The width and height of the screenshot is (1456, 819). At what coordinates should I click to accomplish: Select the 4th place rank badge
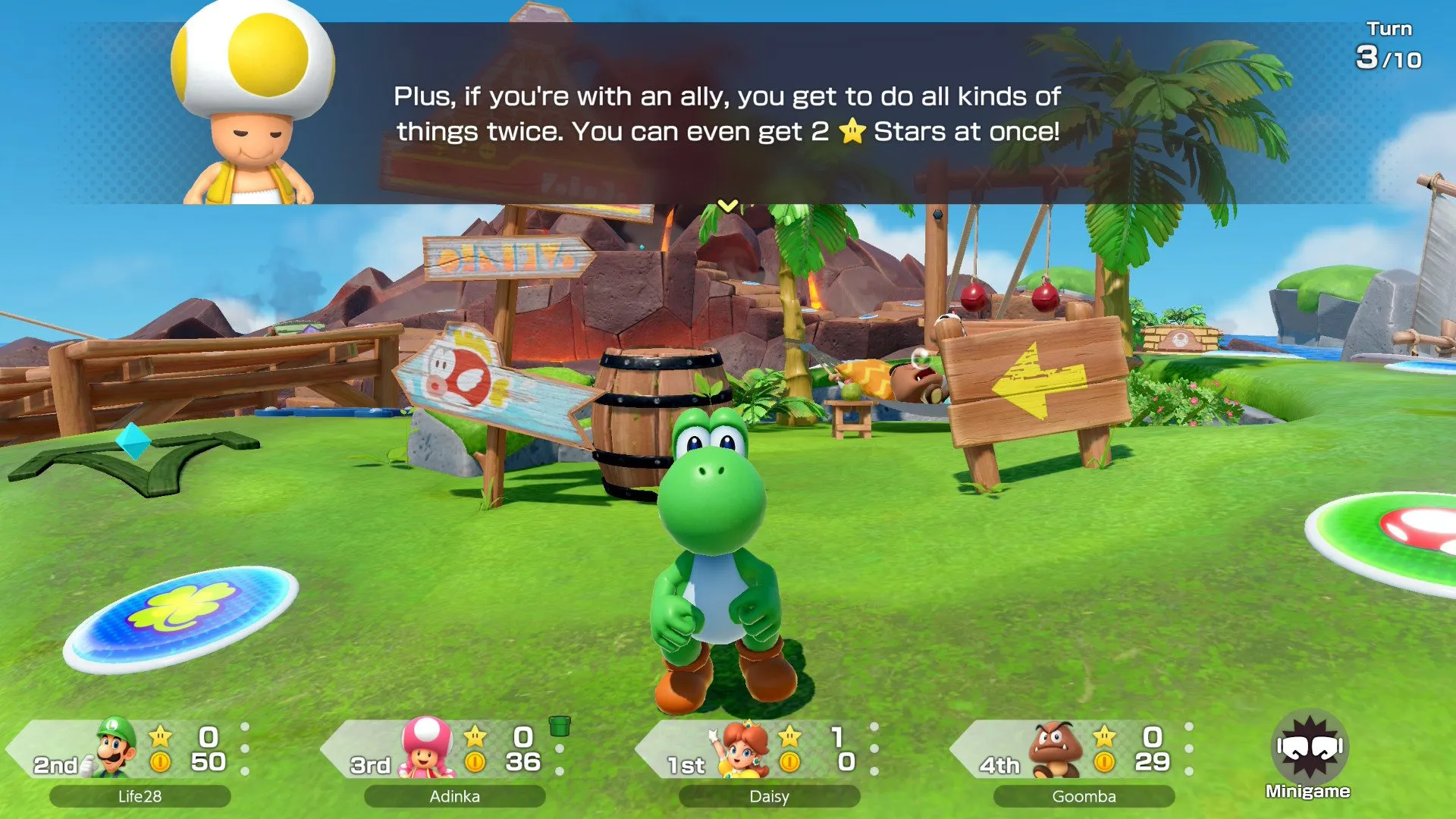[x=999, y=764]
